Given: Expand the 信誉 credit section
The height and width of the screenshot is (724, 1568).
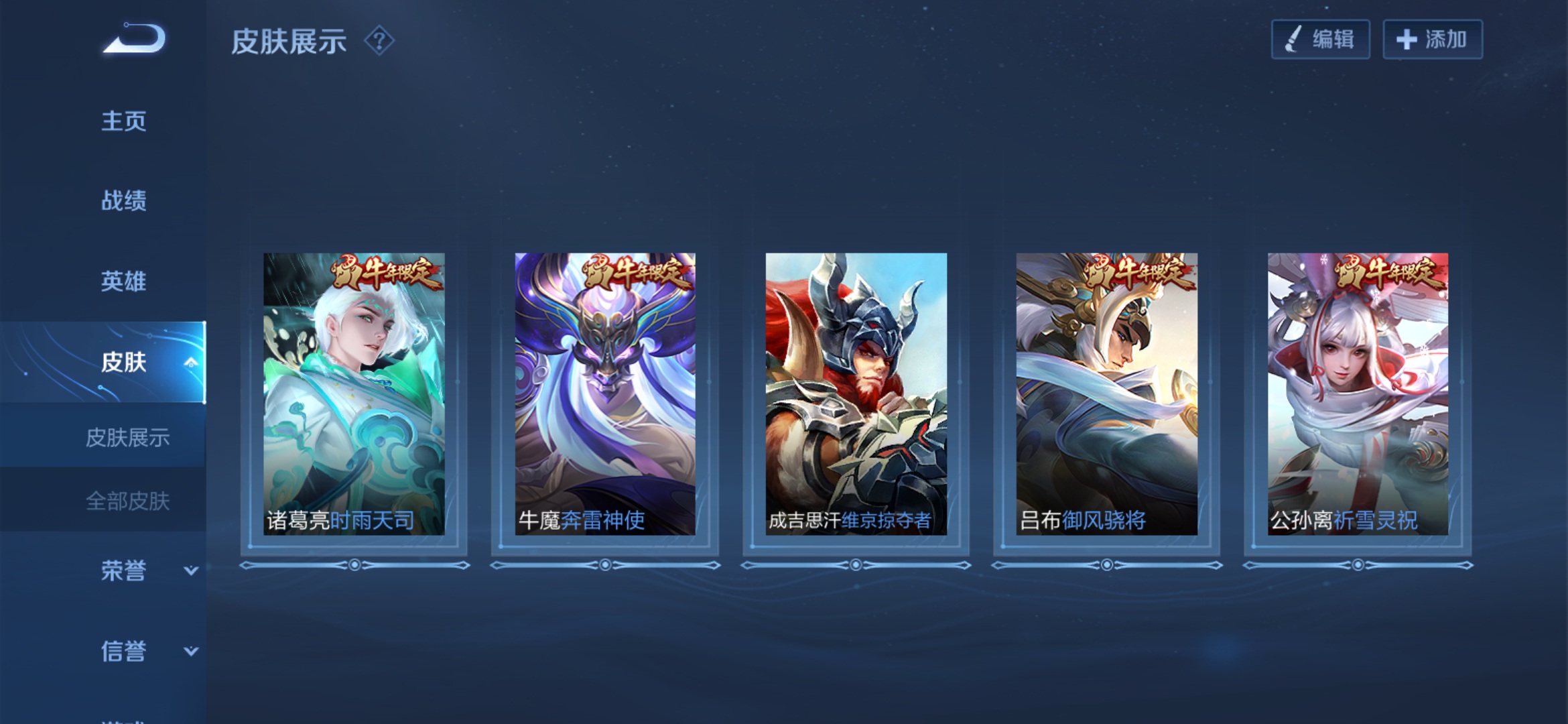Looking at the screenshot, I should (190, 651).
